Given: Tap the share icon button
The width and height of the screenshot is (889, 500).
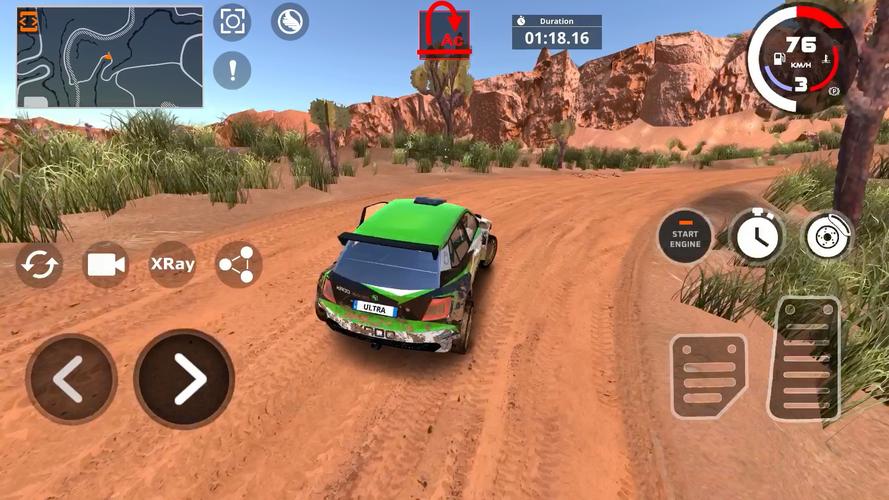Looking at the screenshot, I should tap(239, 265).
